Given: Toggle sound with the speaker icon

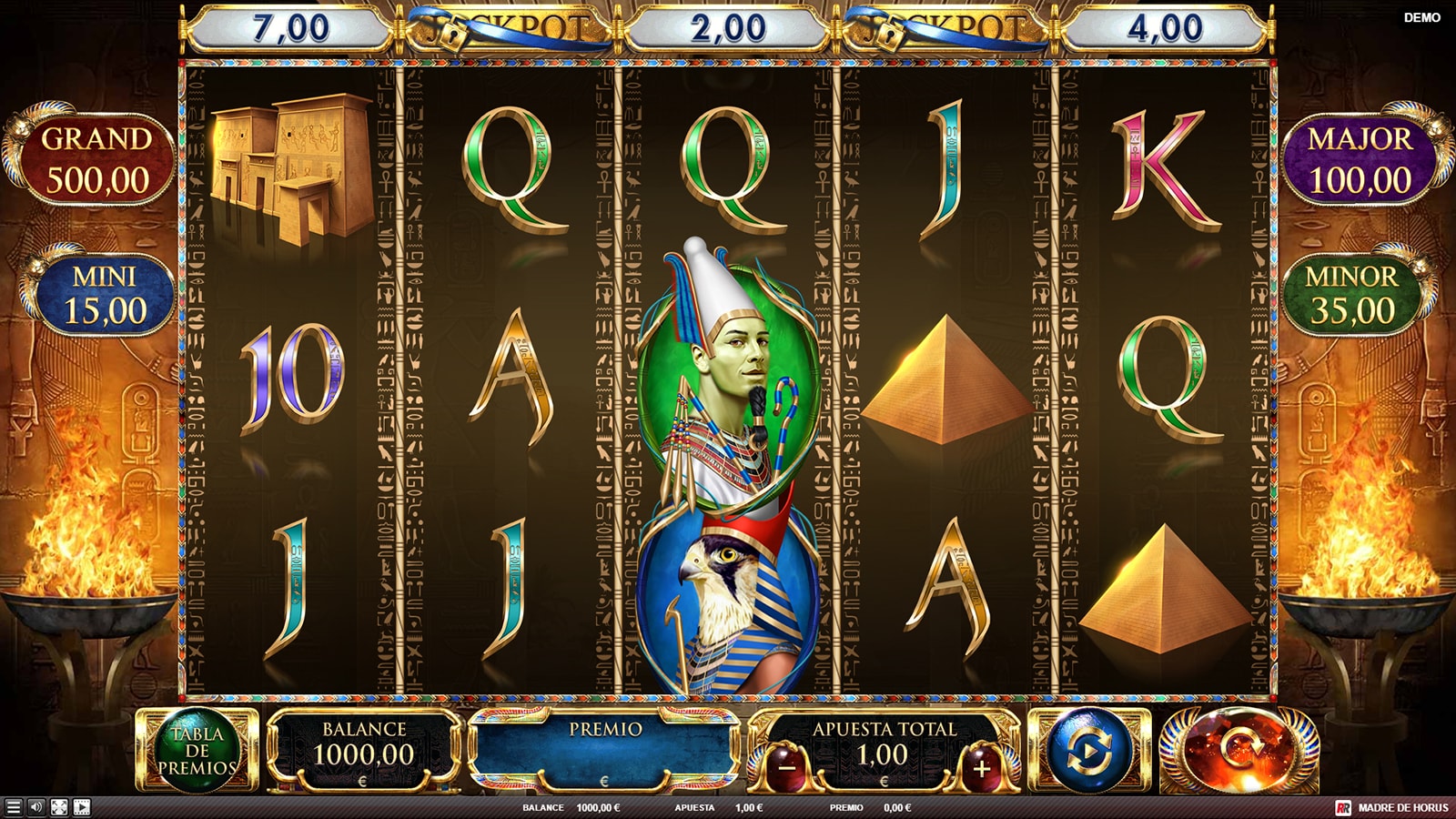Looking at the screenshot, I should click(36, 807).
